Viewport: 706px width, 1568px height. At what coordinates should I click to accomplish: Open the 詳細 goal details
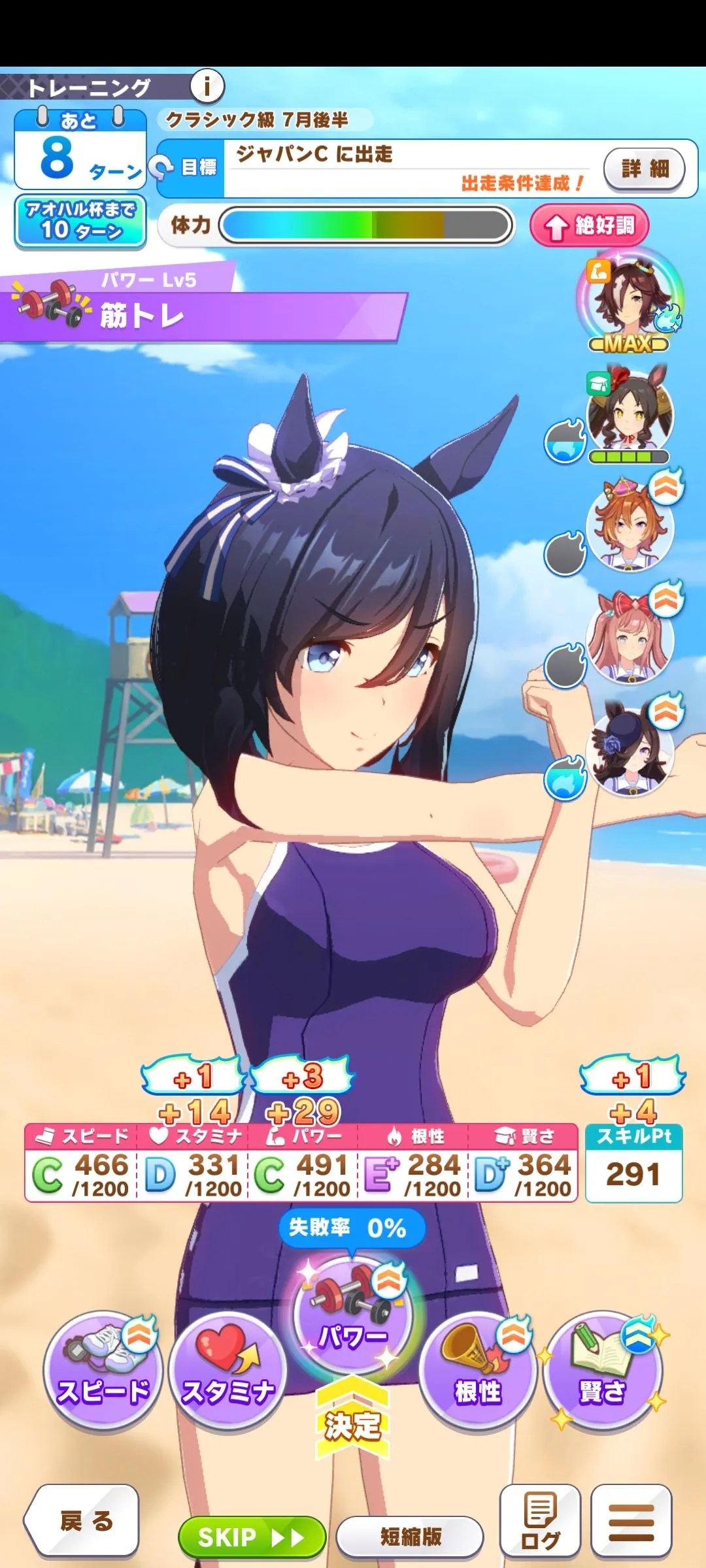coord(644,169)
